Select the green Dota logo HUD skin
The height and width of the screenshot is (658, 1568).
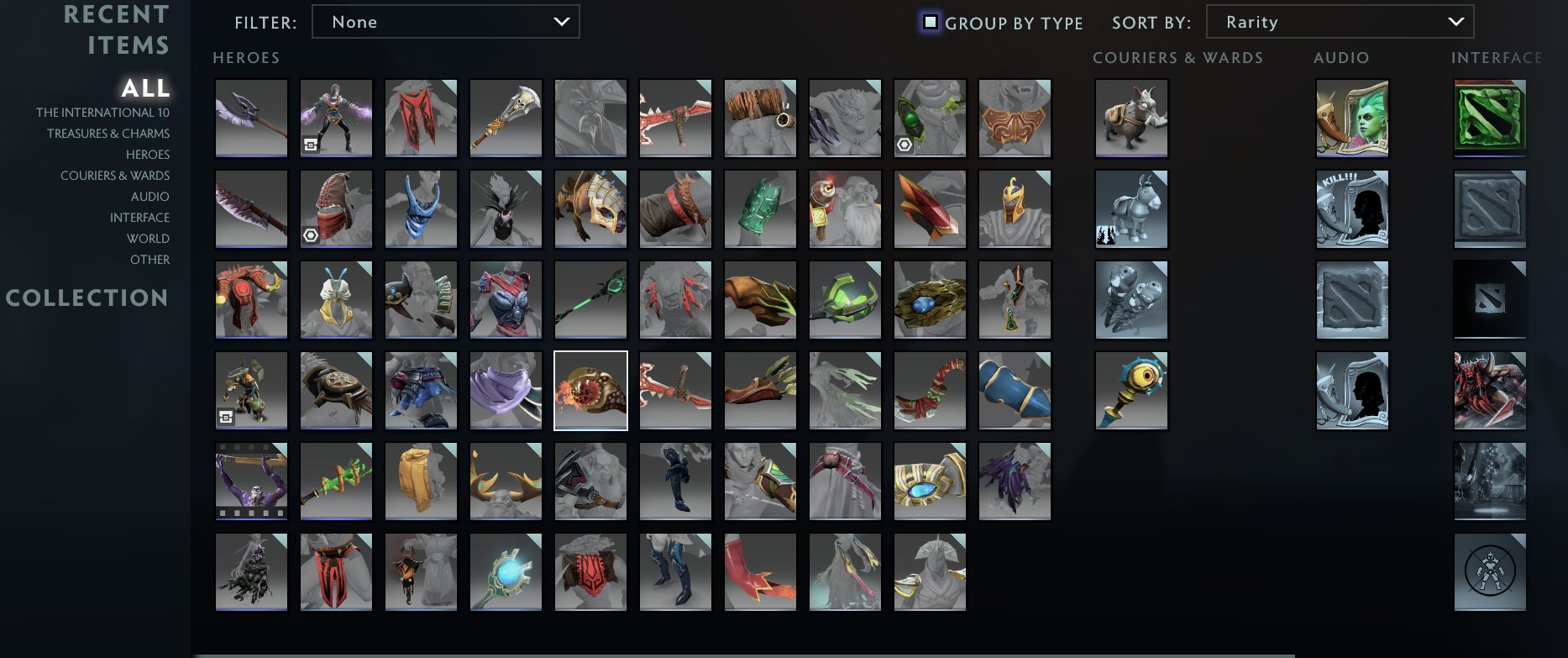tap(1490, 118)
